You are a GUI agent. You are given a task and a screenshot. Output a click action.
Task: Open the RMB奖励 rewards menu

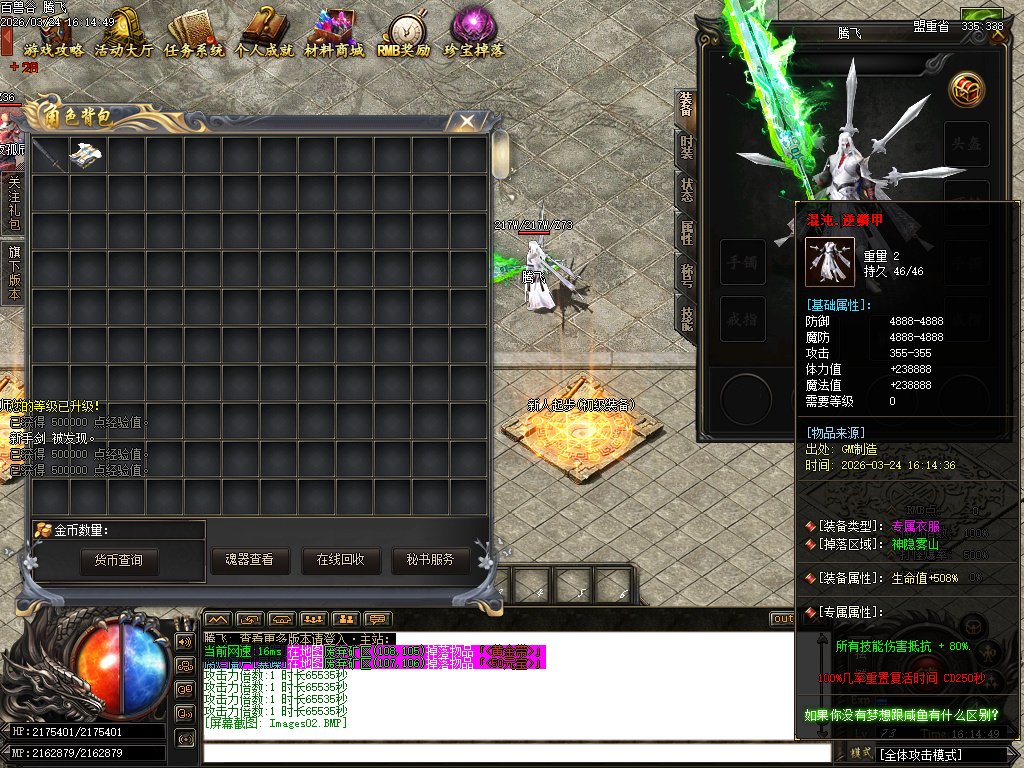[404, 35]
